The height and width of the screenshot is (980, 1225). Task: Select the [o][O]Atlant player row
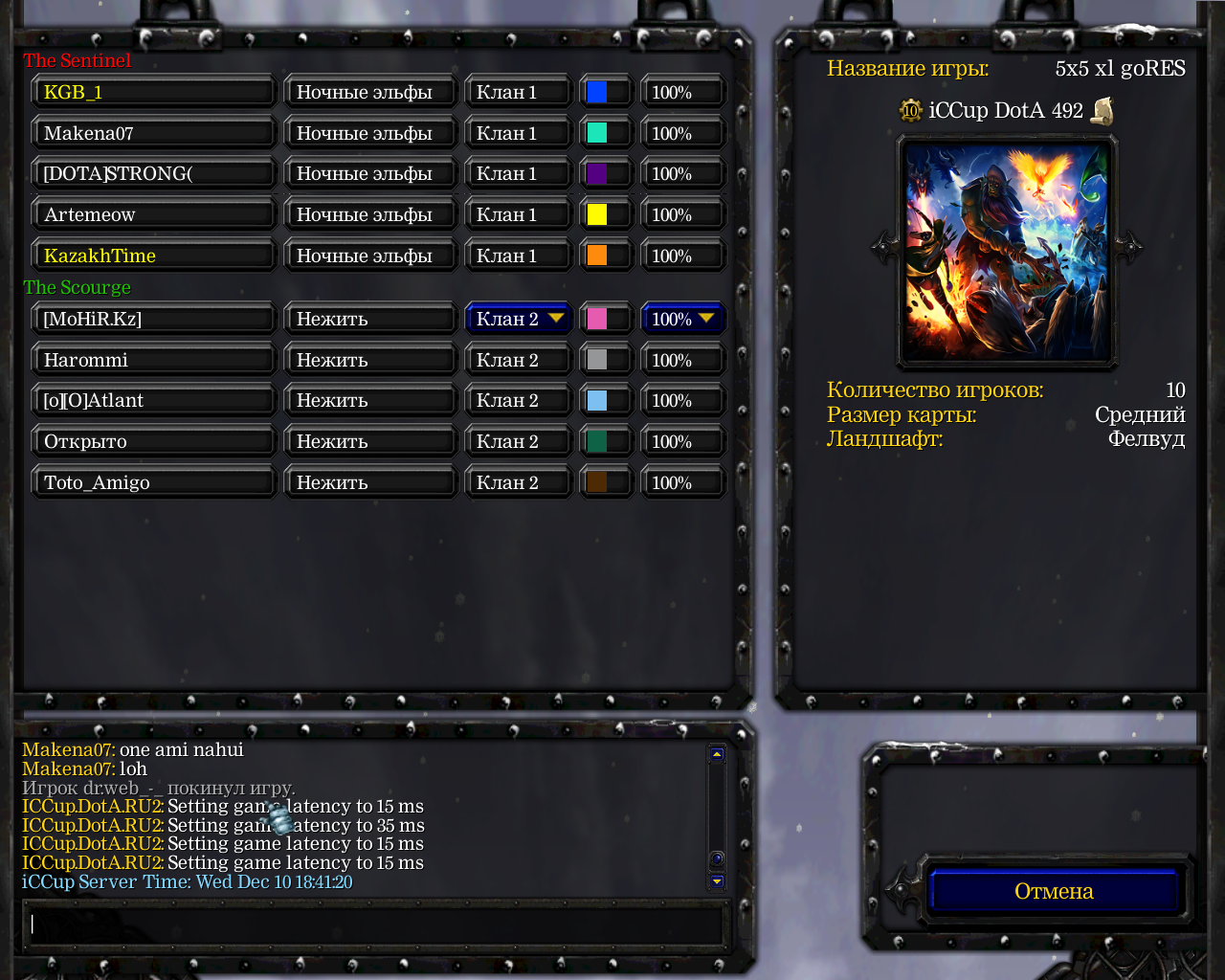[x=153, y=401]
